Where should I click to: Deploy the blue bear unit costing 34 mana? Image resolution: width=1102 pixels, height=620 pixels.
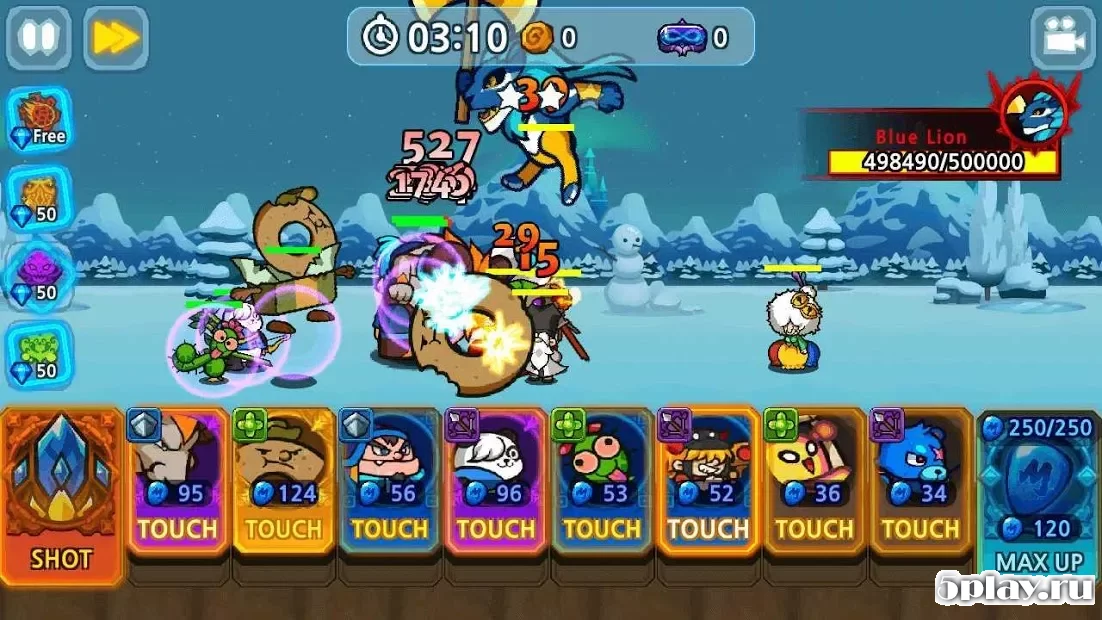point(919,481)
